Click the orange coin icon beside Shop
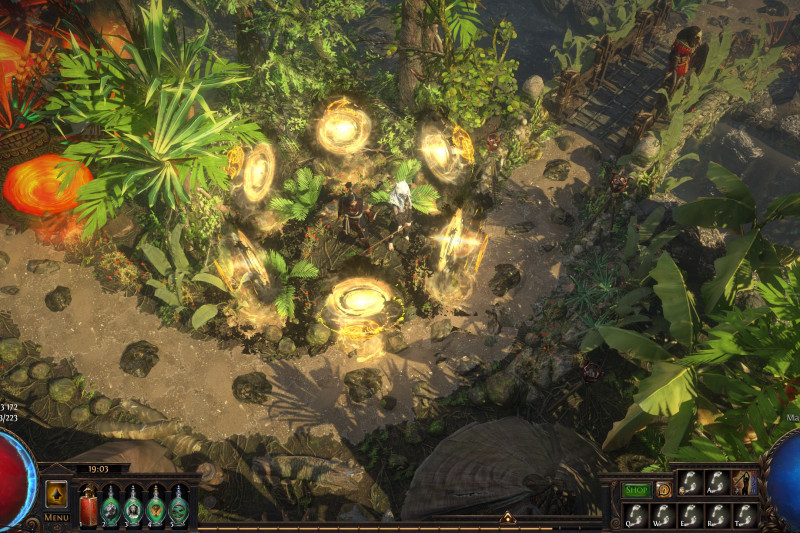The width and height of the screenshot is (800, 533). point(662,489)
